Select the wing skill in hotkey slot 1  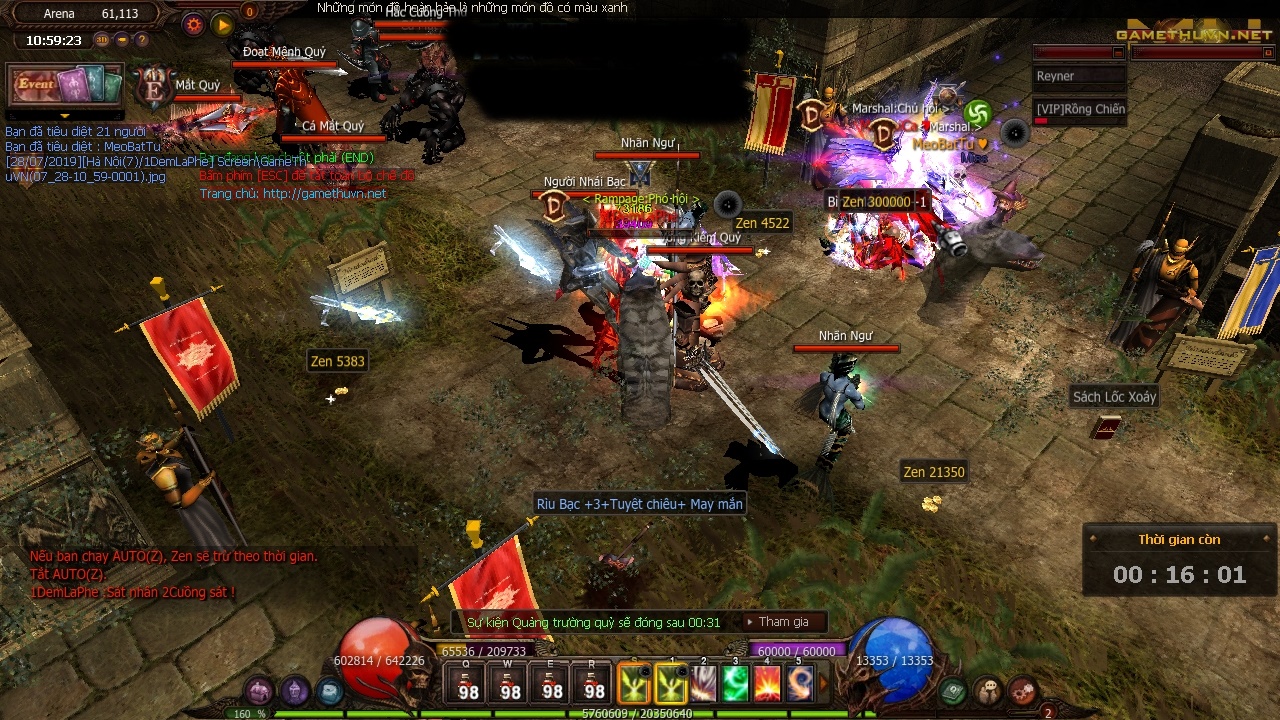click(670, 683)
